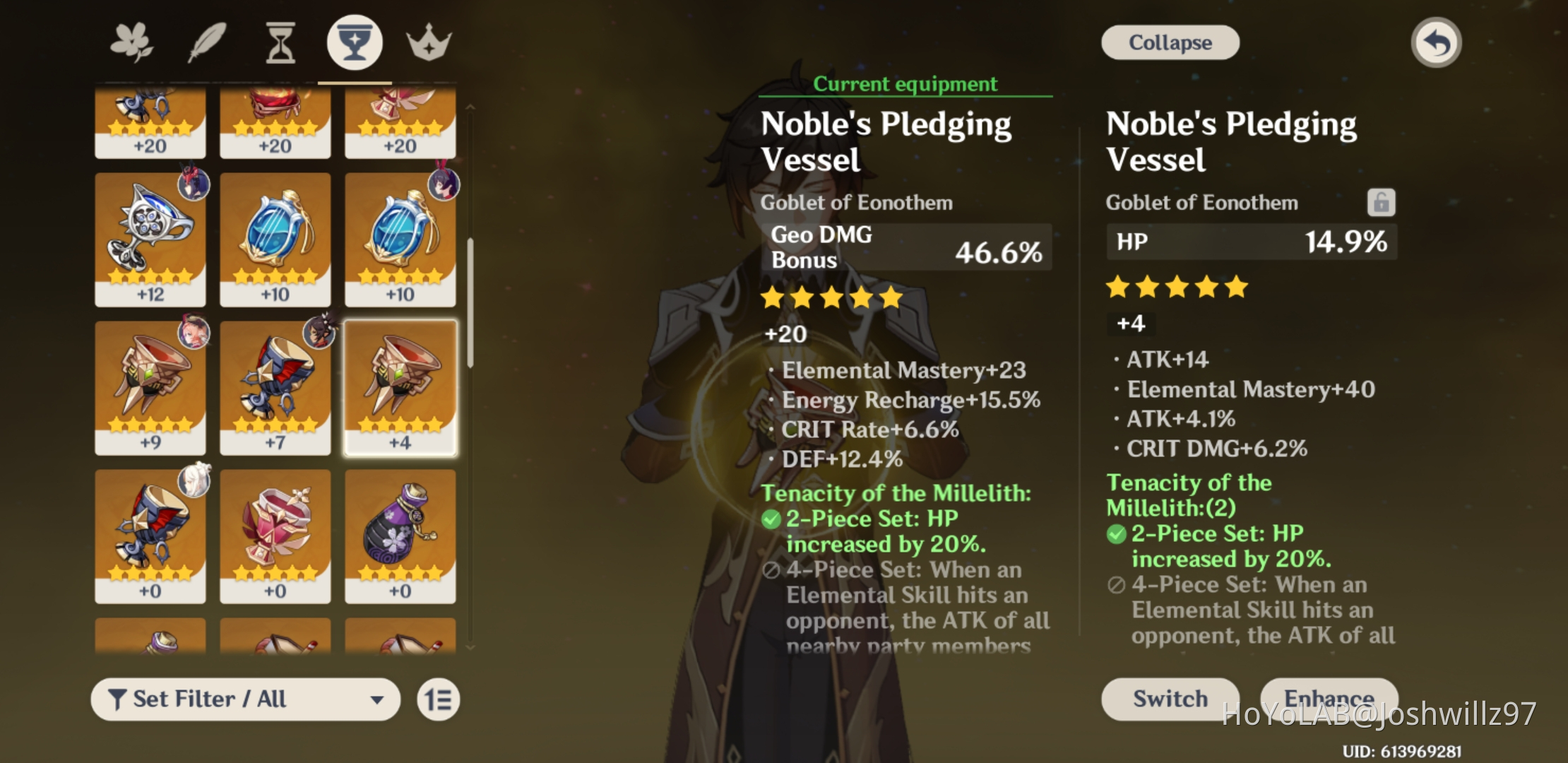Select the Circlet of Logos crown icon
1568x763 pixels.
point(429,42)
